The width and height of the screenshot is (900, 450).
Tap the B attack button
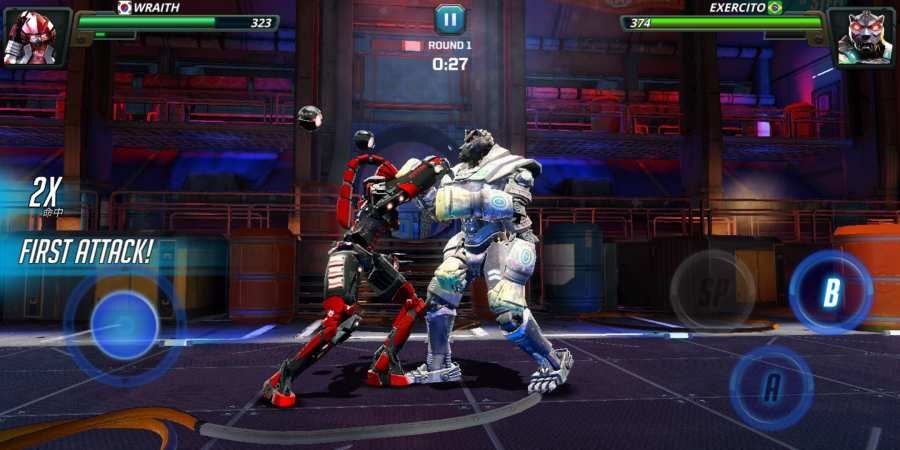[830, 292]
